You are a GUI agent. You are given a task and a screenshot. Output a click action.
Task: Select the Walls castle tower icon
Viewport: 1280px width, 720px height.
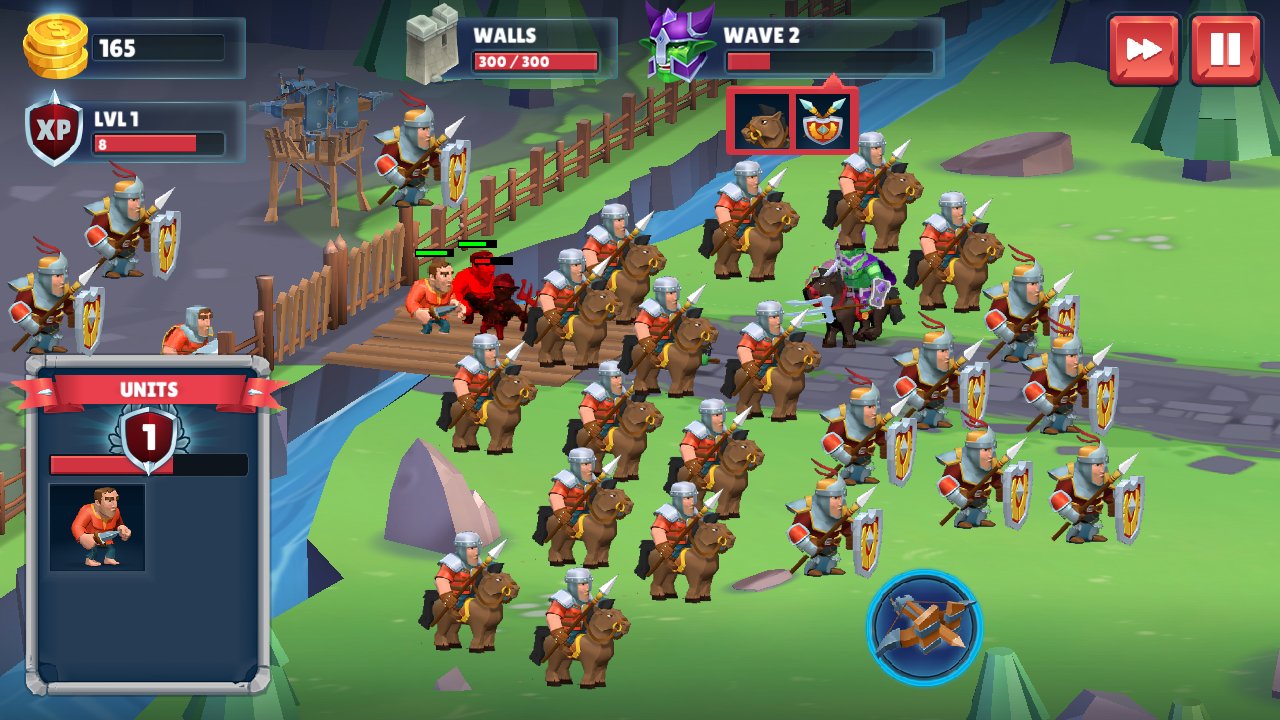tap(432, 45)
